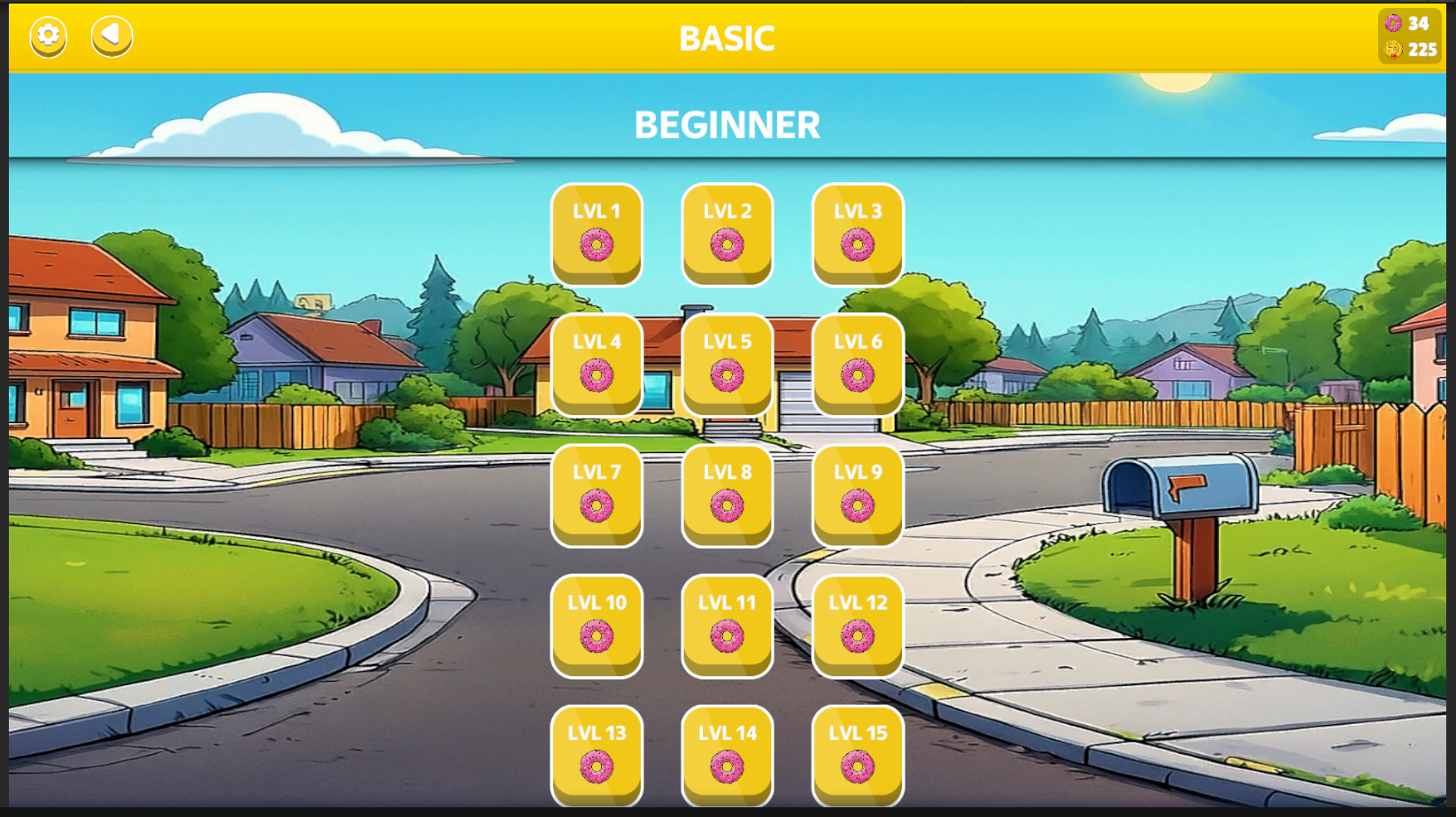Launch LVL 11
This screenshot has width=1456, height=817.
click(727, 626)
